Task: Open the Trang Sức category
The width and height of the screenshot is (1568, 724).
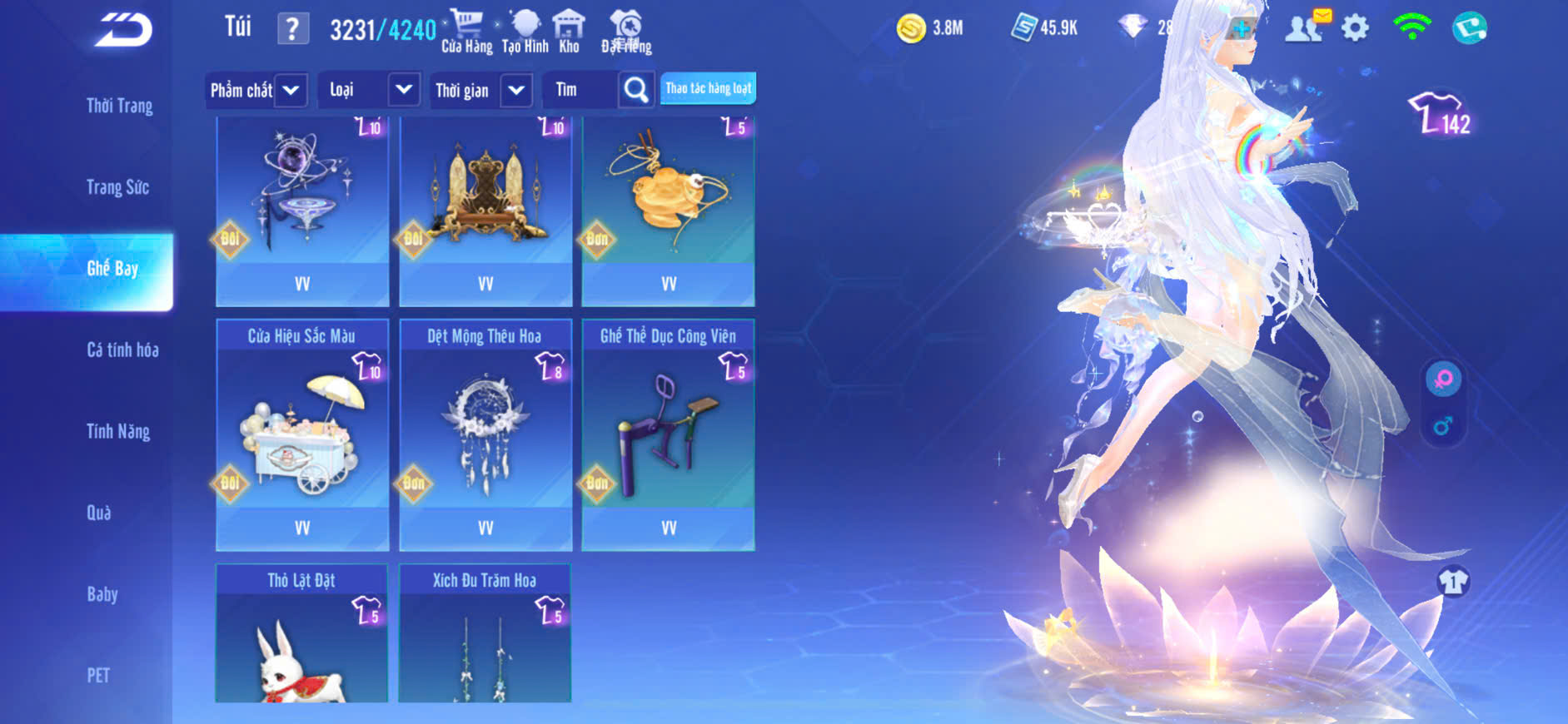Action: point(117,187)
